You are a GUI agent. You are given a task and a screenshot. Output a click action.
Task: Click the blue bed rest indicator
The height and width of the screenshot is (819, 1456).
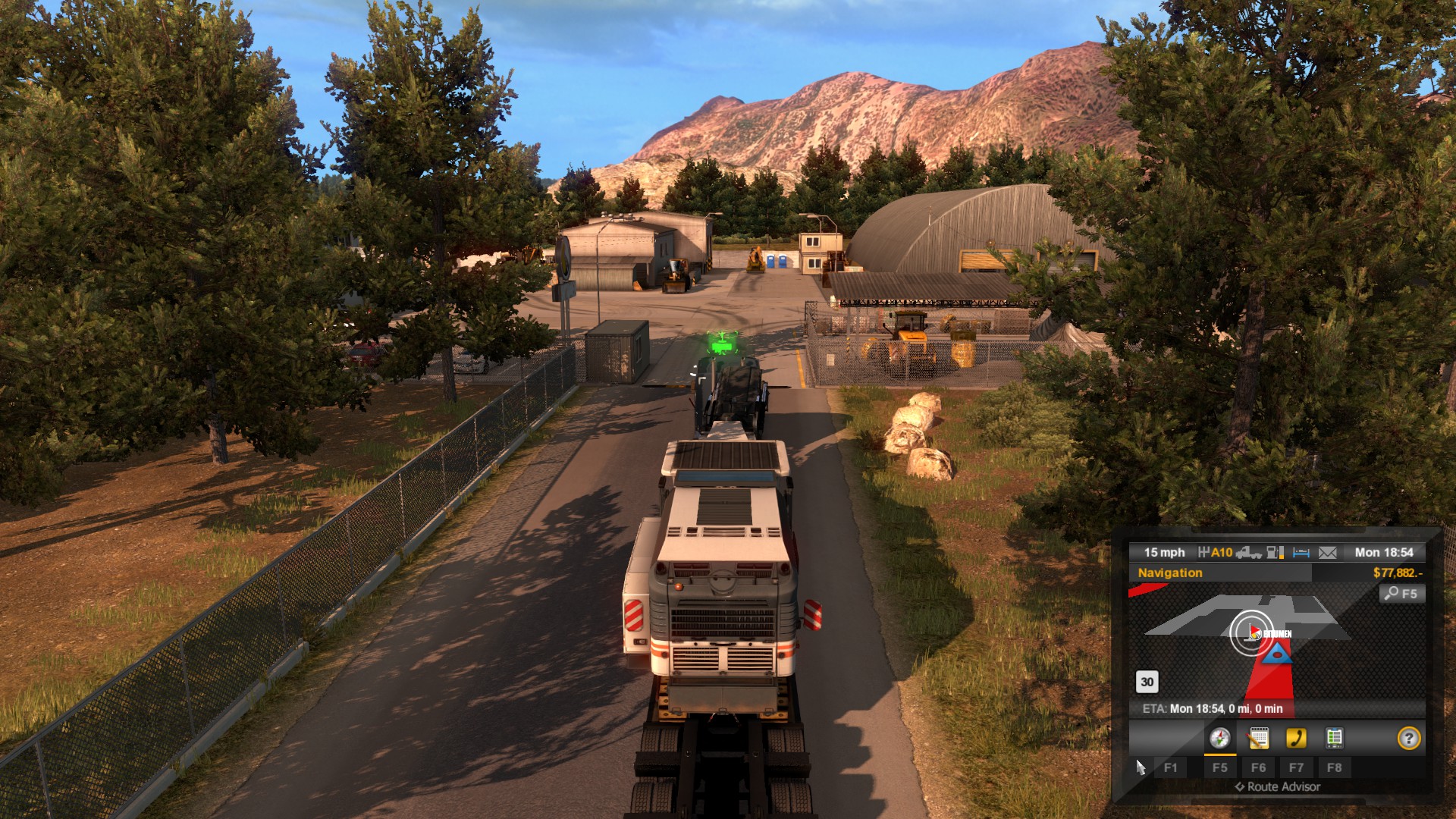click(1301, 553)
